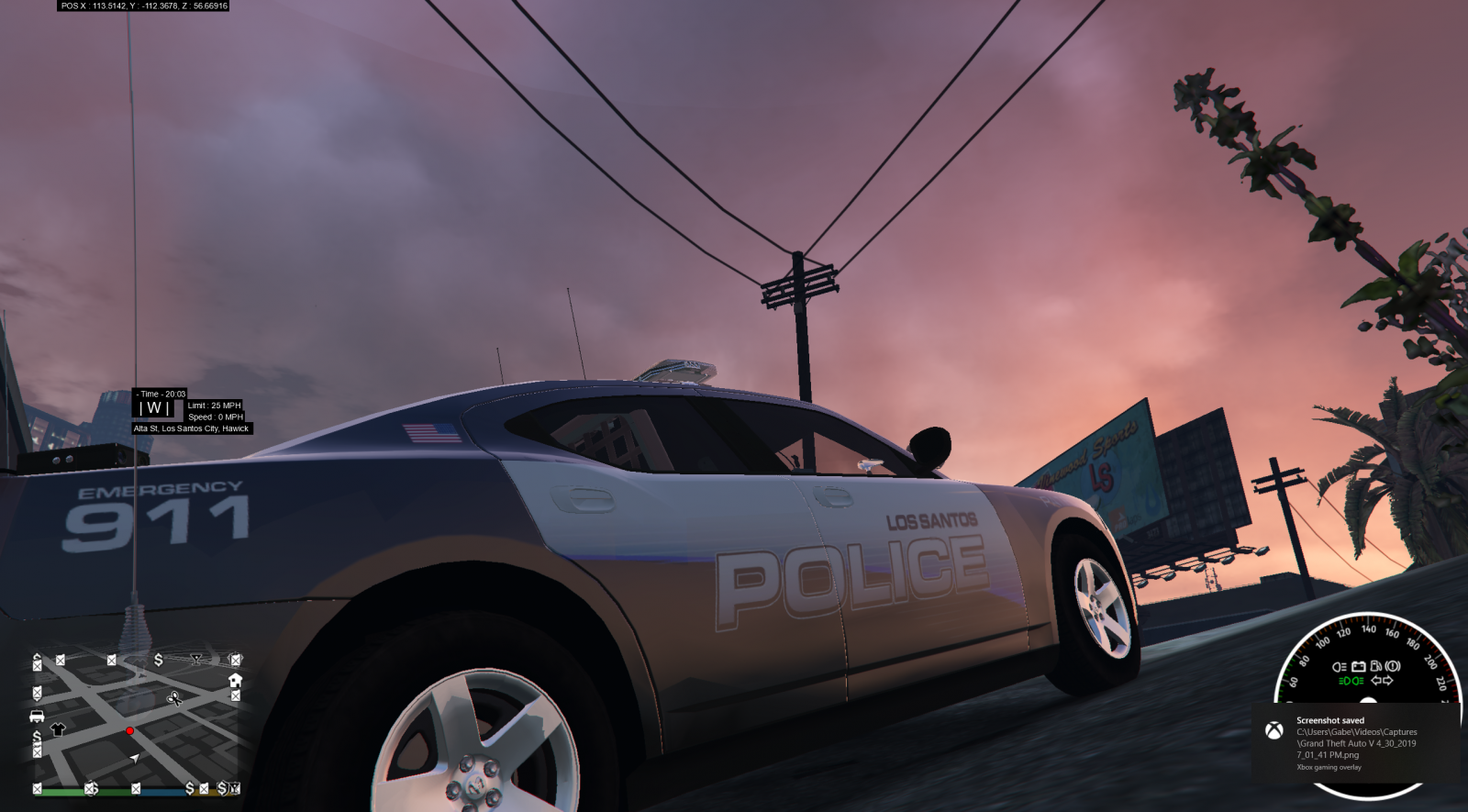The height and width of the screenshot is (812, 1468).
Task: Select the scissors barber shop blip on minimap
Action: 175,699
